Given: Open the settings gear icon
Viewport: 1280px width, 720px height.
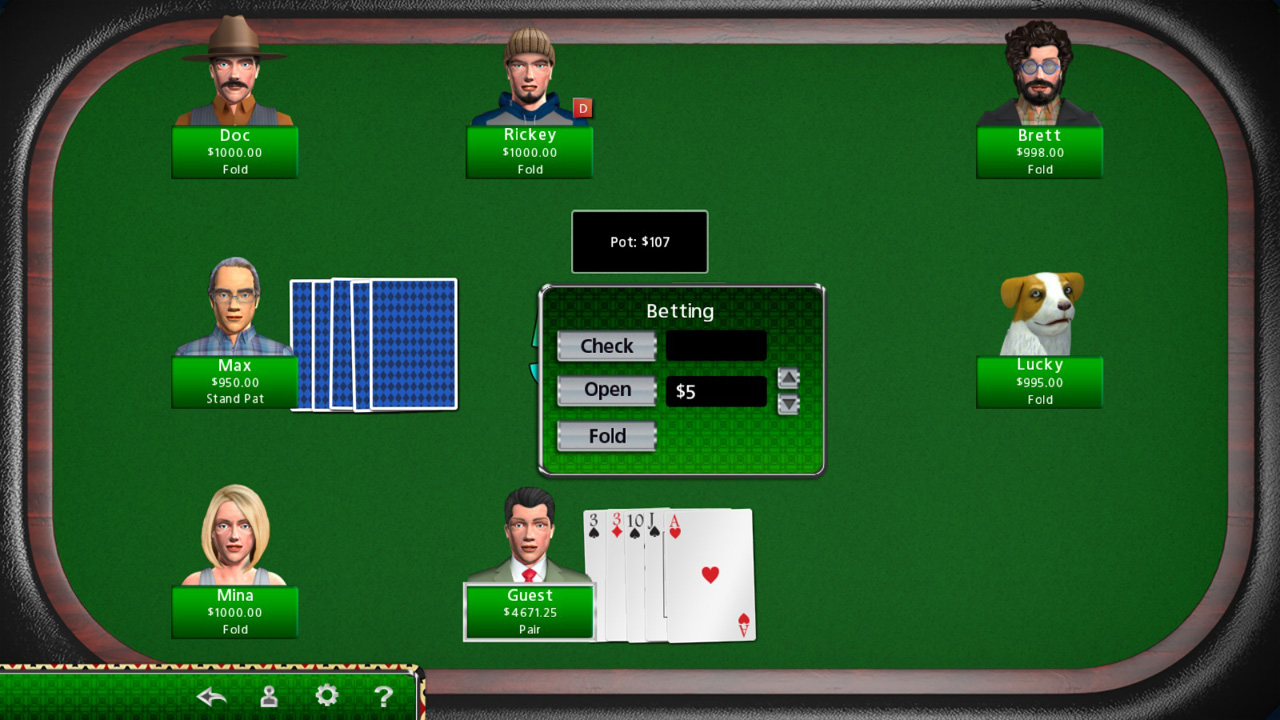Looking at the screenshot, I should [x=326, y=695].
